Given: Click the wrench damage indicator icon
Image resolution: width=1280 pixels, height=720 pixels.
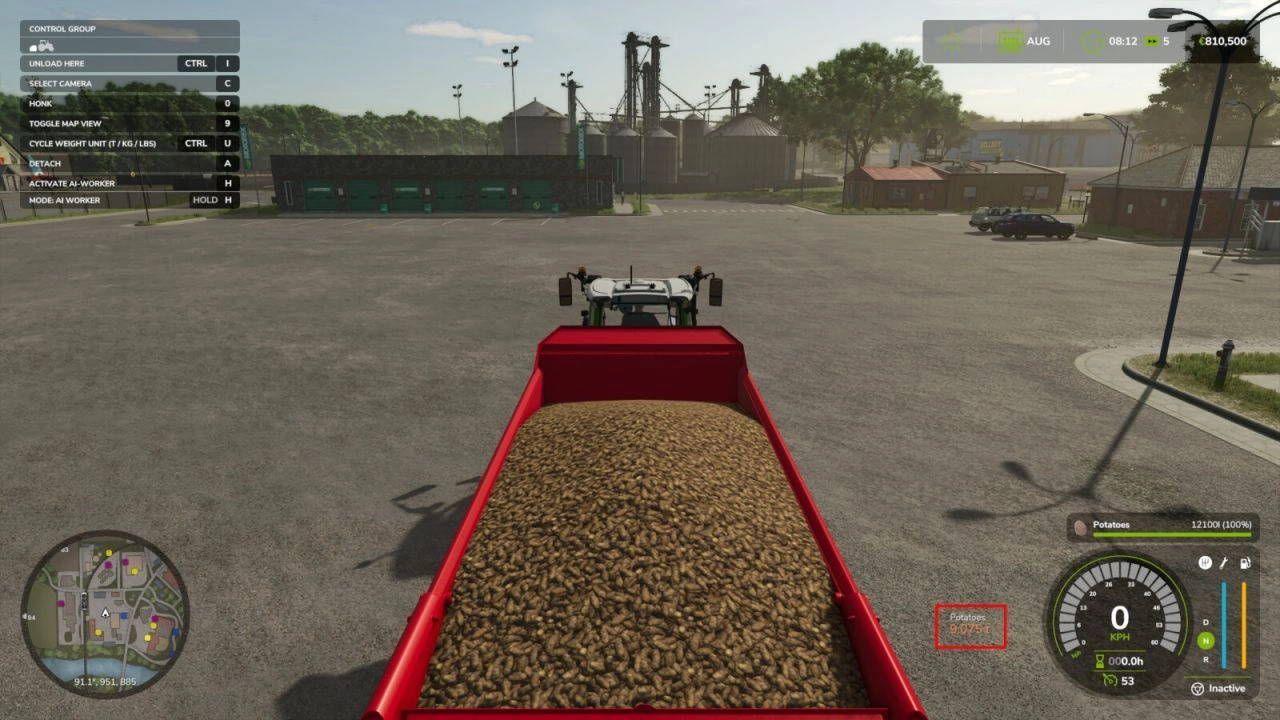Looking at the screenshot, I should pyautogui.click(x=1223, y=563).
